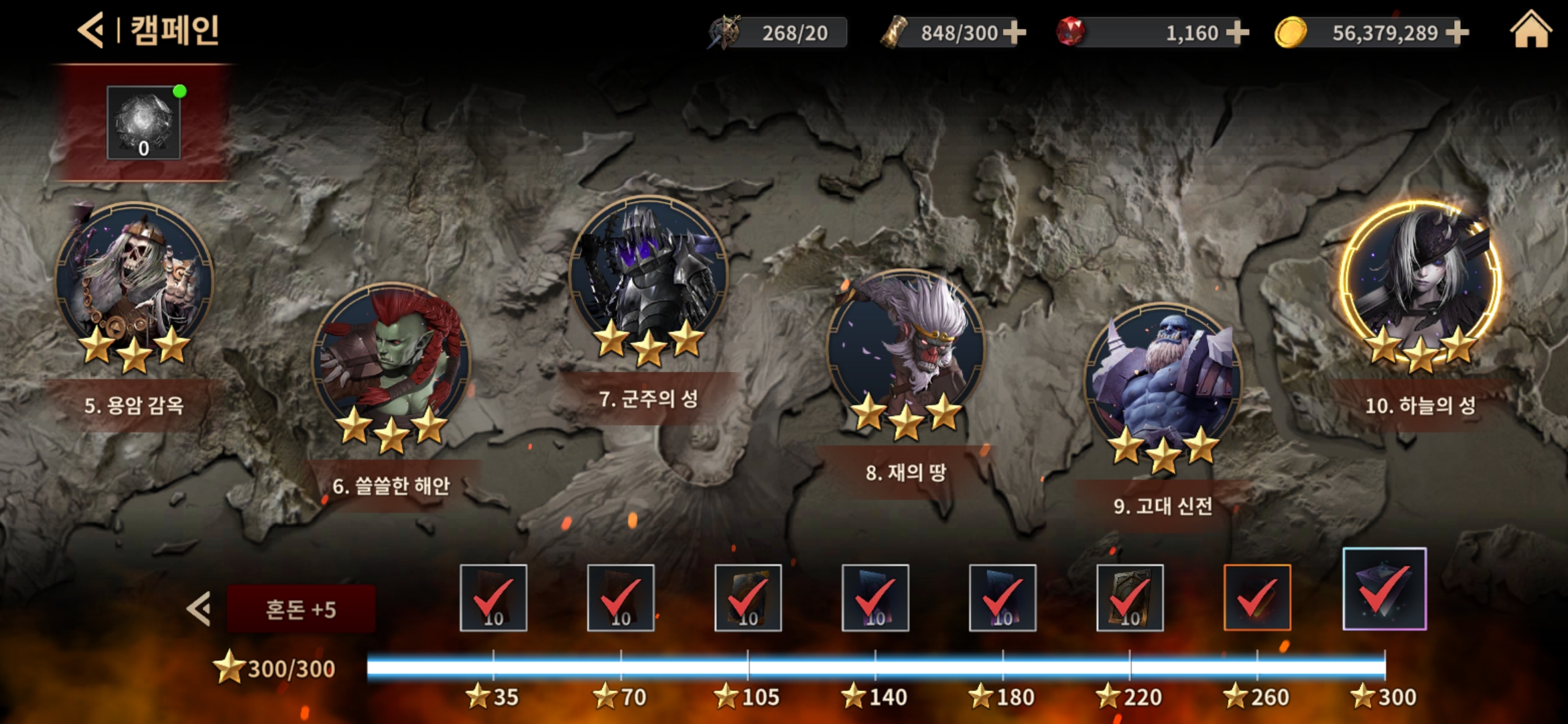This screenshot has height=724, width=1568.
Task: Check the 180-star reward box
Action: tap(1002, 597)
